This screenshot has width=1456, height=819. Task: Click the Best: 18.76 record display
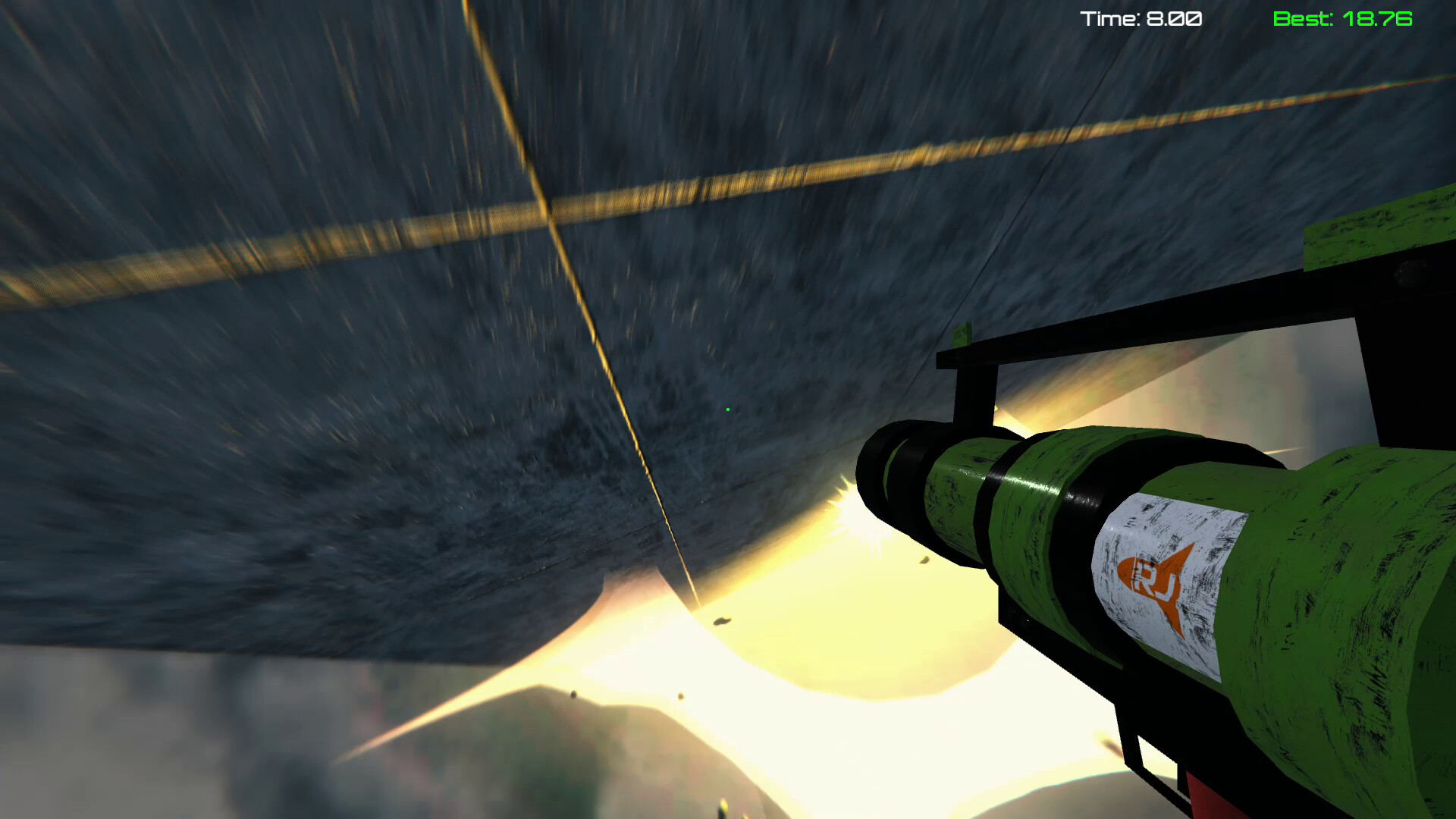click(1342, 19)
